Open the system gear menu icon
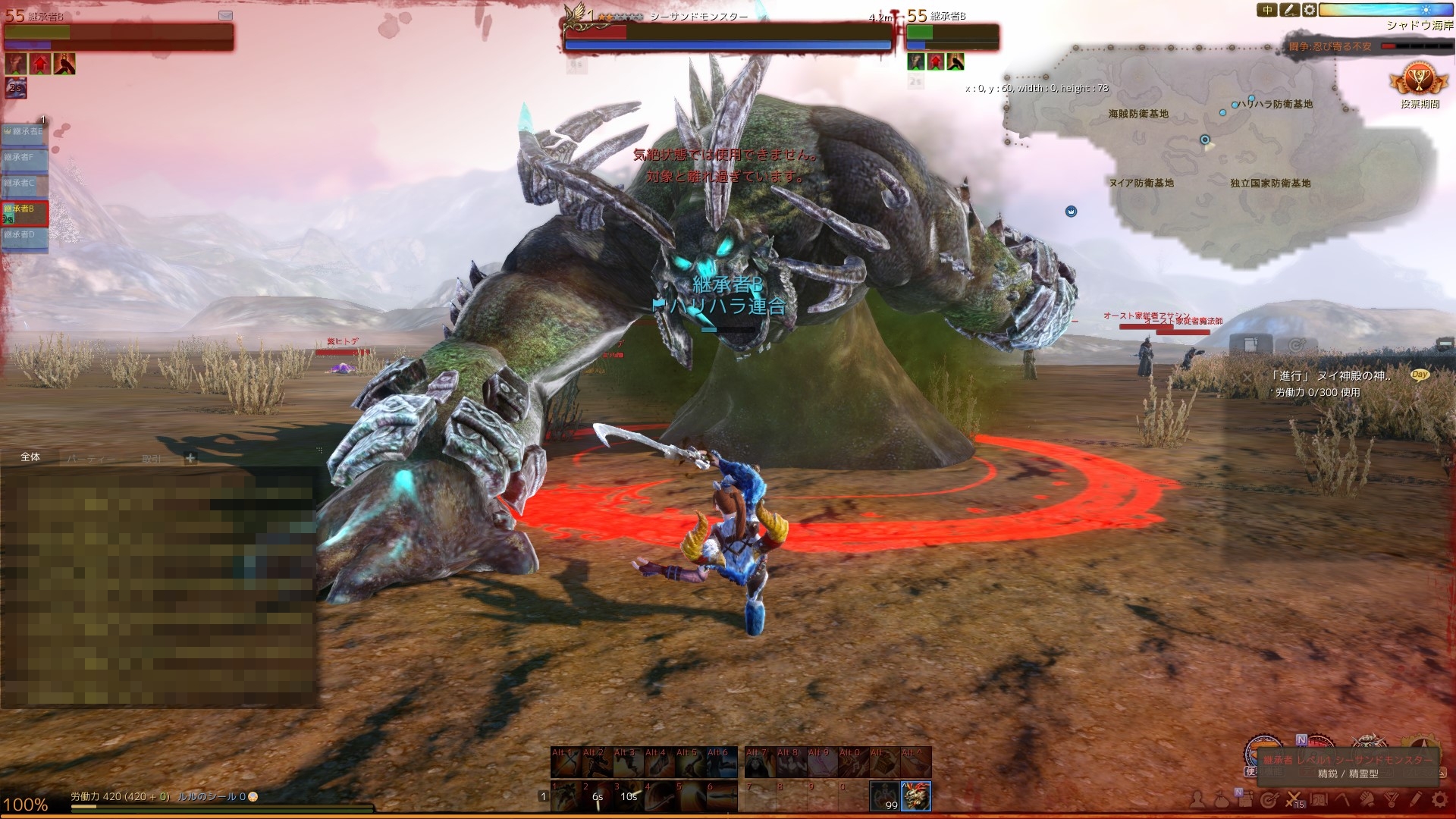Image resolution: width=1456 pixels, height=819 pixels. pyautogui.click(x=1439, y=799)
